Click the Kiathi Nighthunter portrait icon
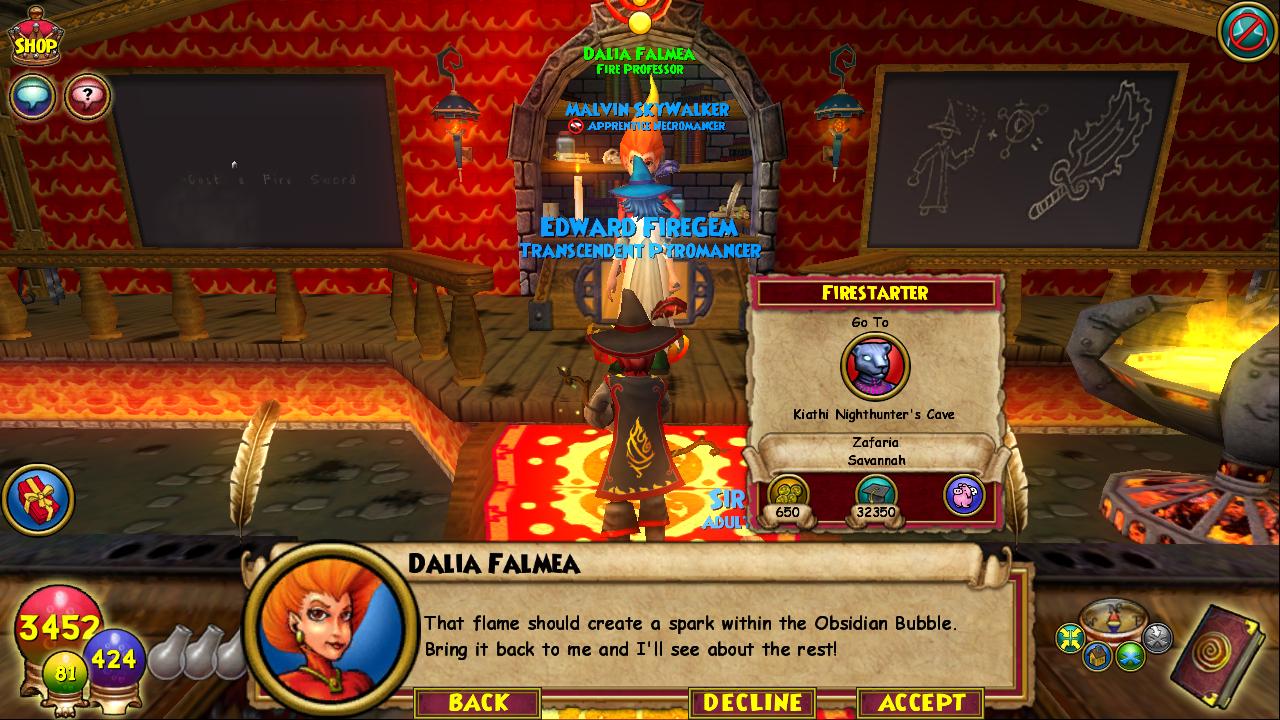 875,366
